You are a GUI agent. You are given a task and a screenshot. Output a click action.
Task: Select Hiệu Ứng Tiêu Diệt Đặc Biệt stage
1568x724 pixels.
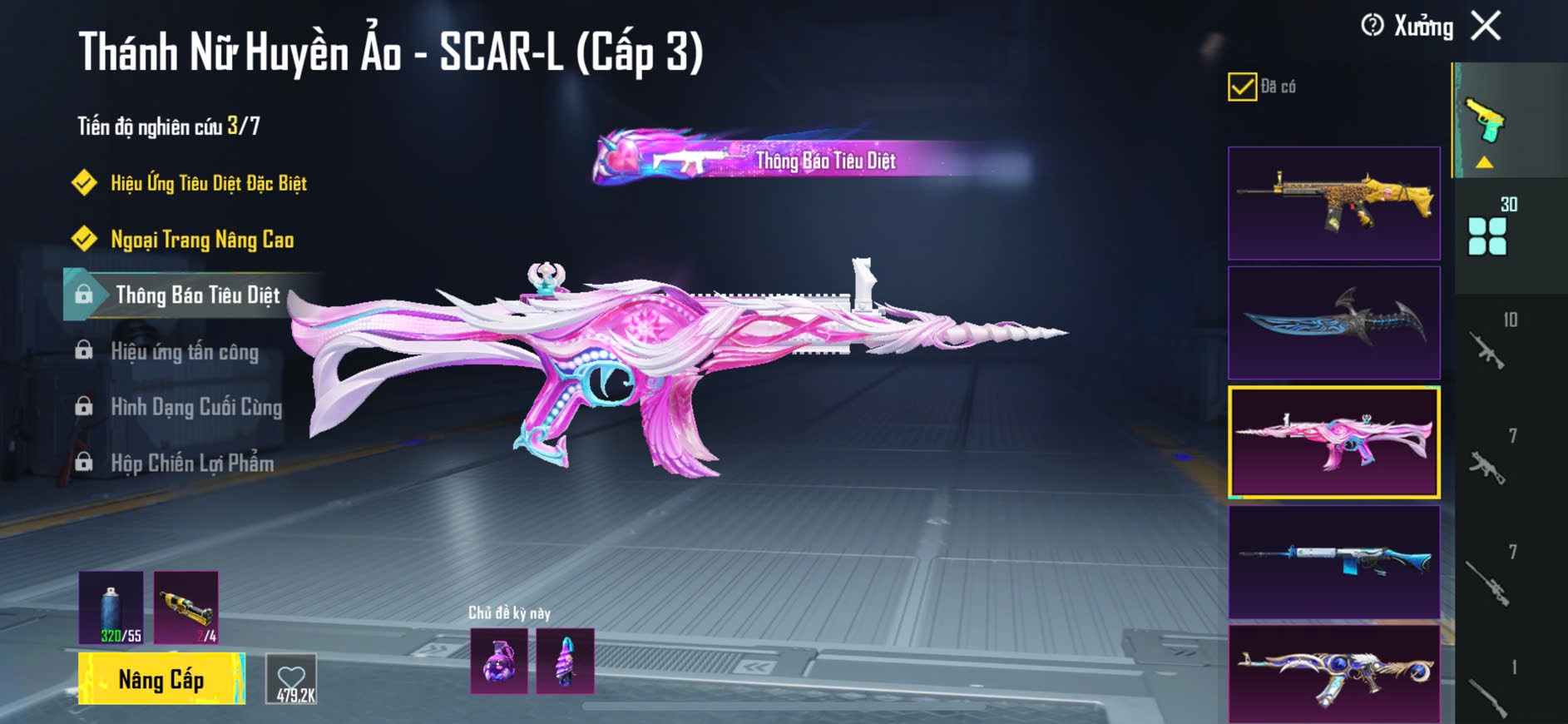208,183
